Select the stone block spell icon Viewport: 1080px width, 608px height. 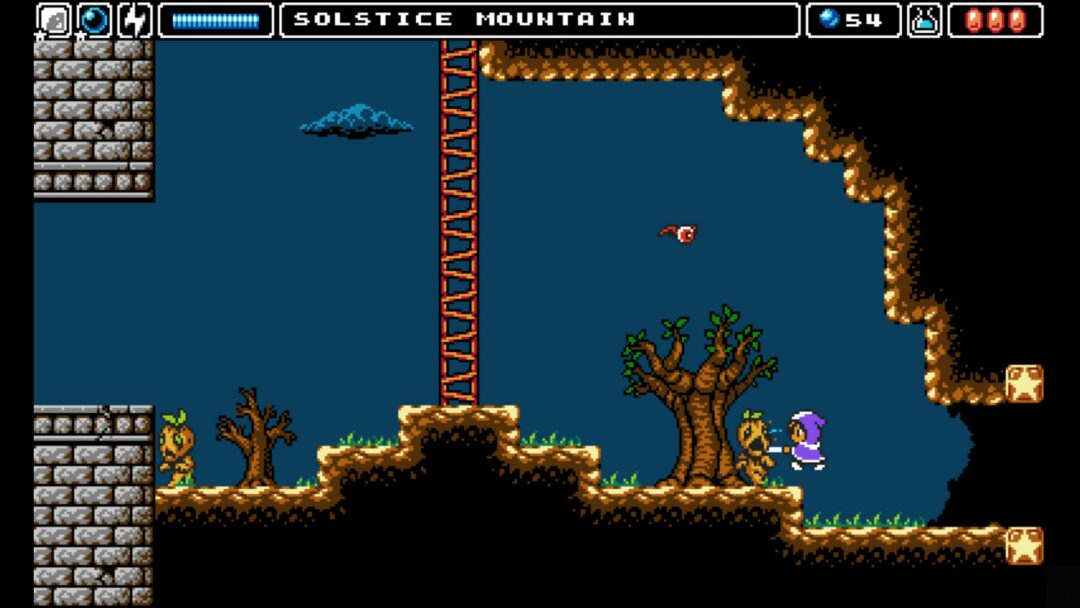[x=54, y=20]
